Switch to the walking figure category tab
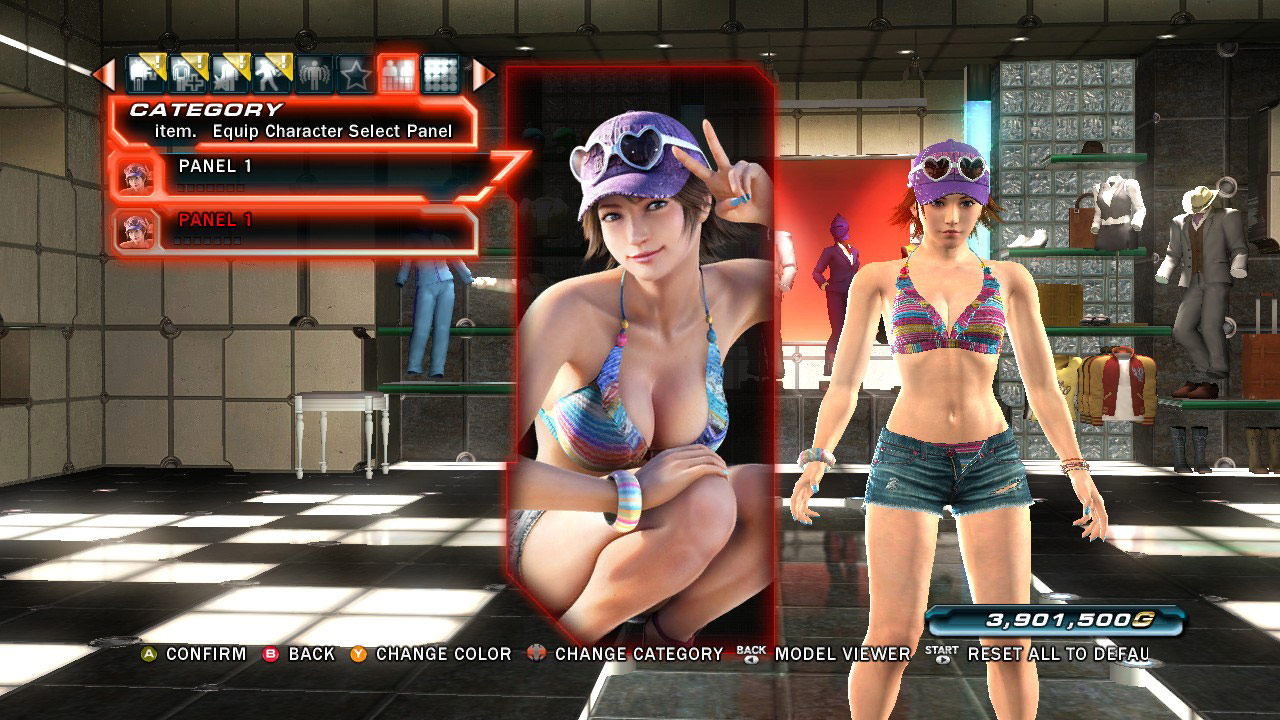1280x720 pixels. [x=272, y=75]
